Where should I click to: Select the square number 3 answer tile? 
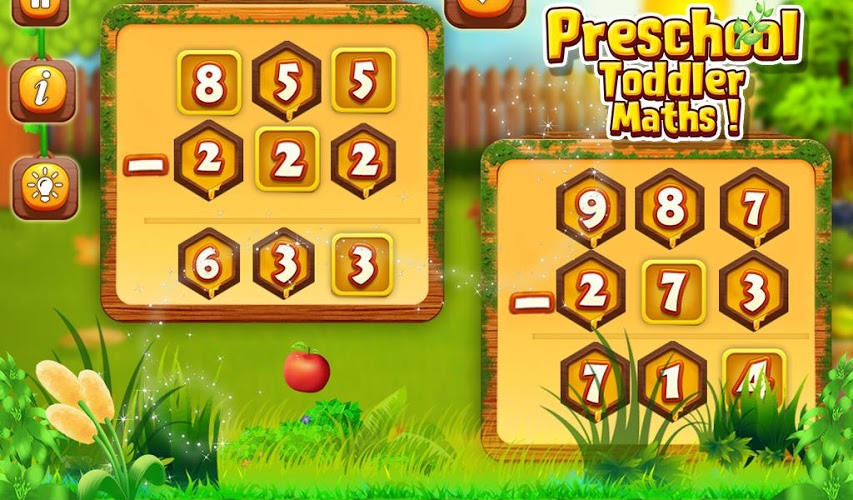pyautogui.click(x=361, y=266)
